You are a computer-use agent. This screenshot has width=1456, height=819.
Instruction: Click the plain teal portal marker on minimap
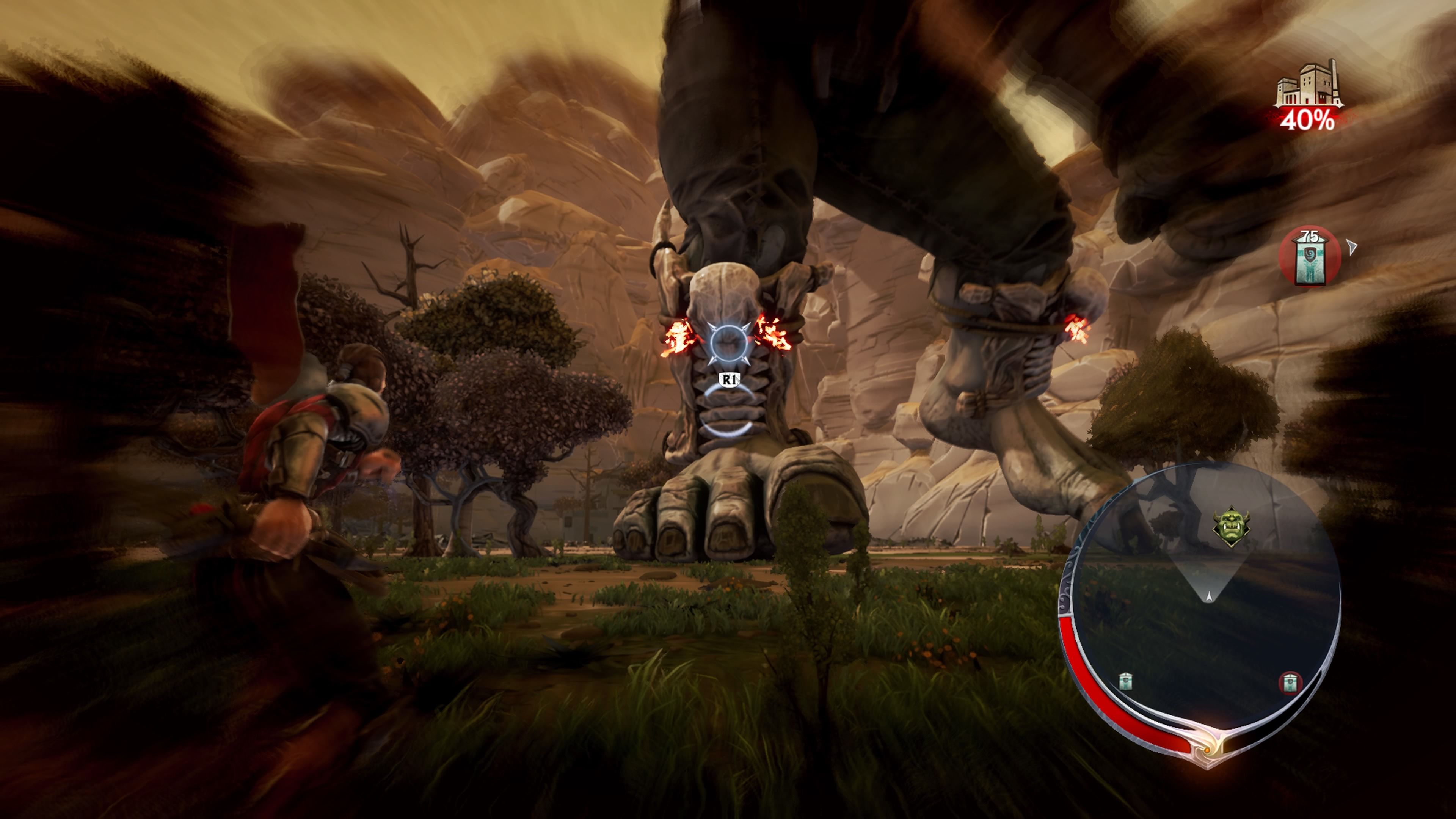coord(1125,681)
